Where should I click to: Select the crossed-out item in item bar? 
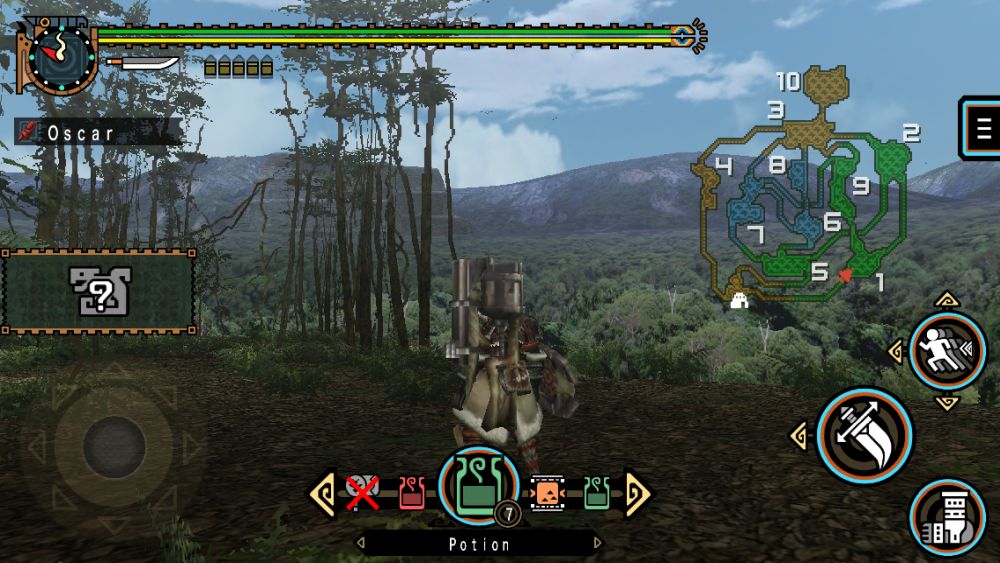point(362,492)
